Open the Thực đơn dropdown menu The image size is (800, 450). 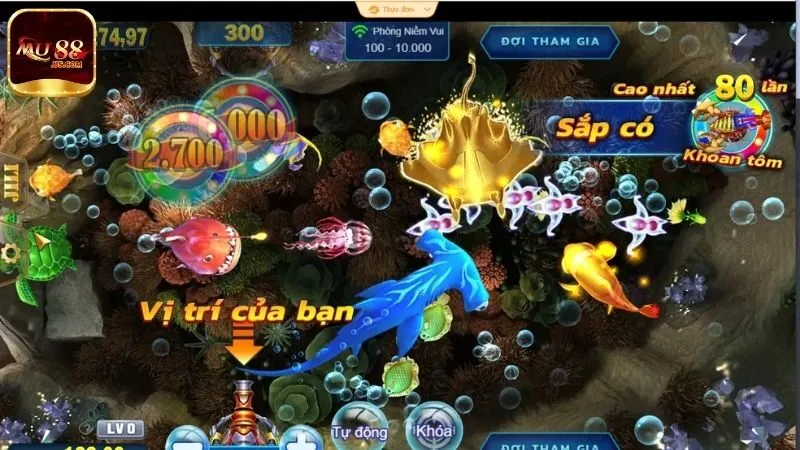[x=396, y=8]
